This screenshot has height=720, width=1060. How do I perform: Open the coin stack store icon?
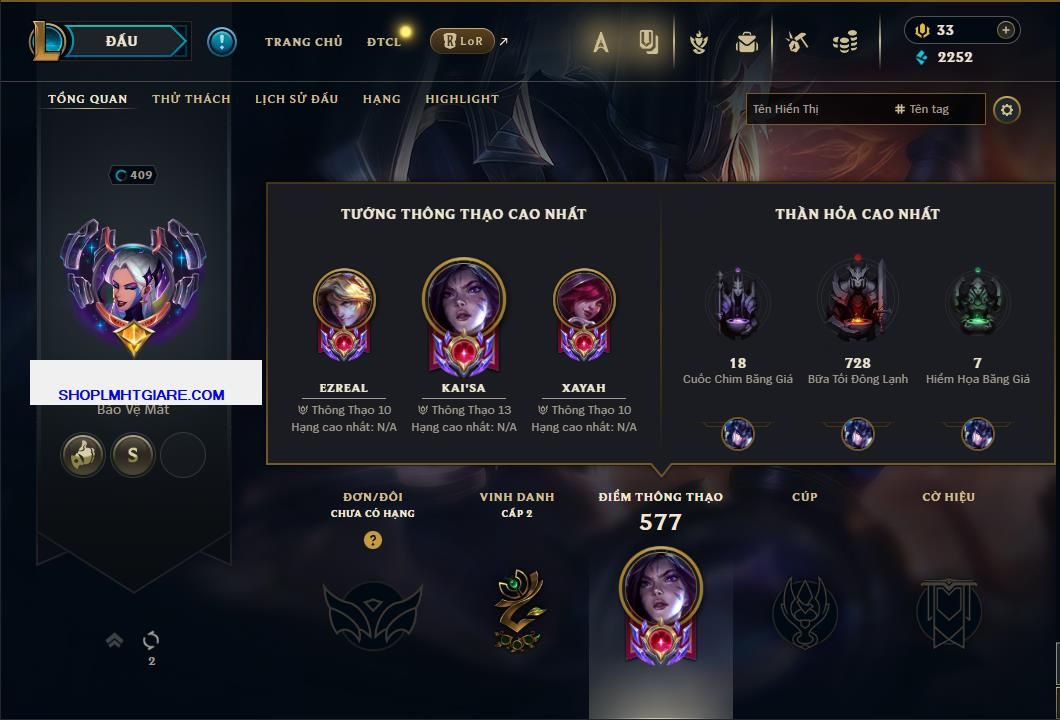coord(845,42)
